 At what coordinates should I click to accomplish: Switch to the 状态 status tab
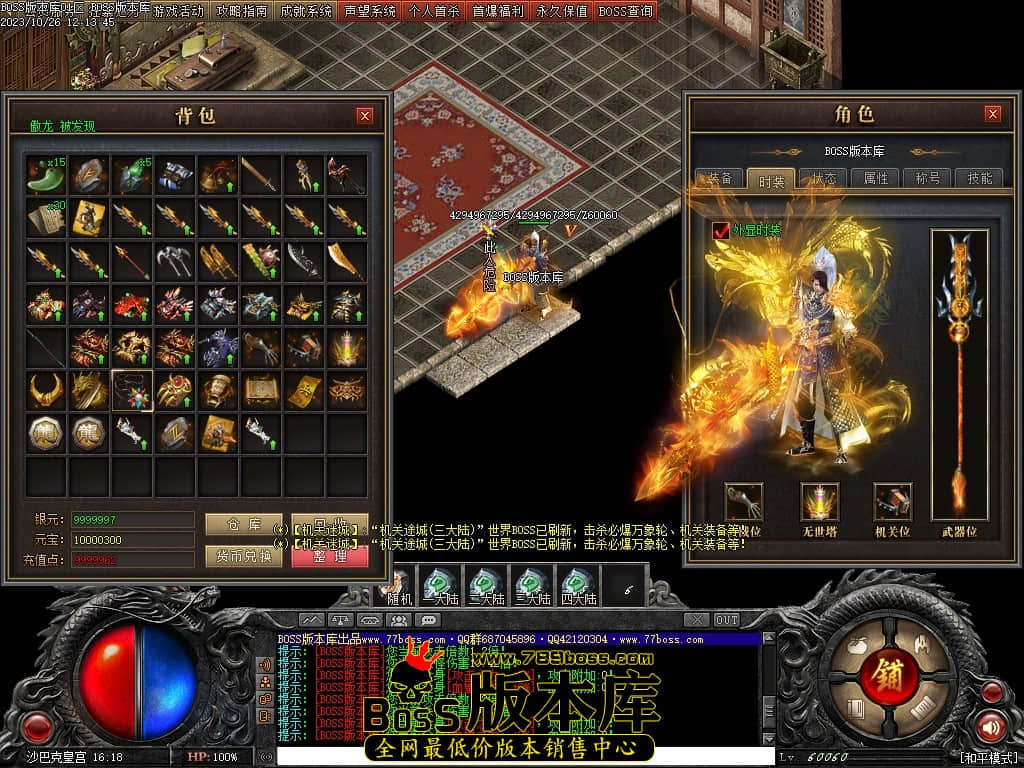824,179
